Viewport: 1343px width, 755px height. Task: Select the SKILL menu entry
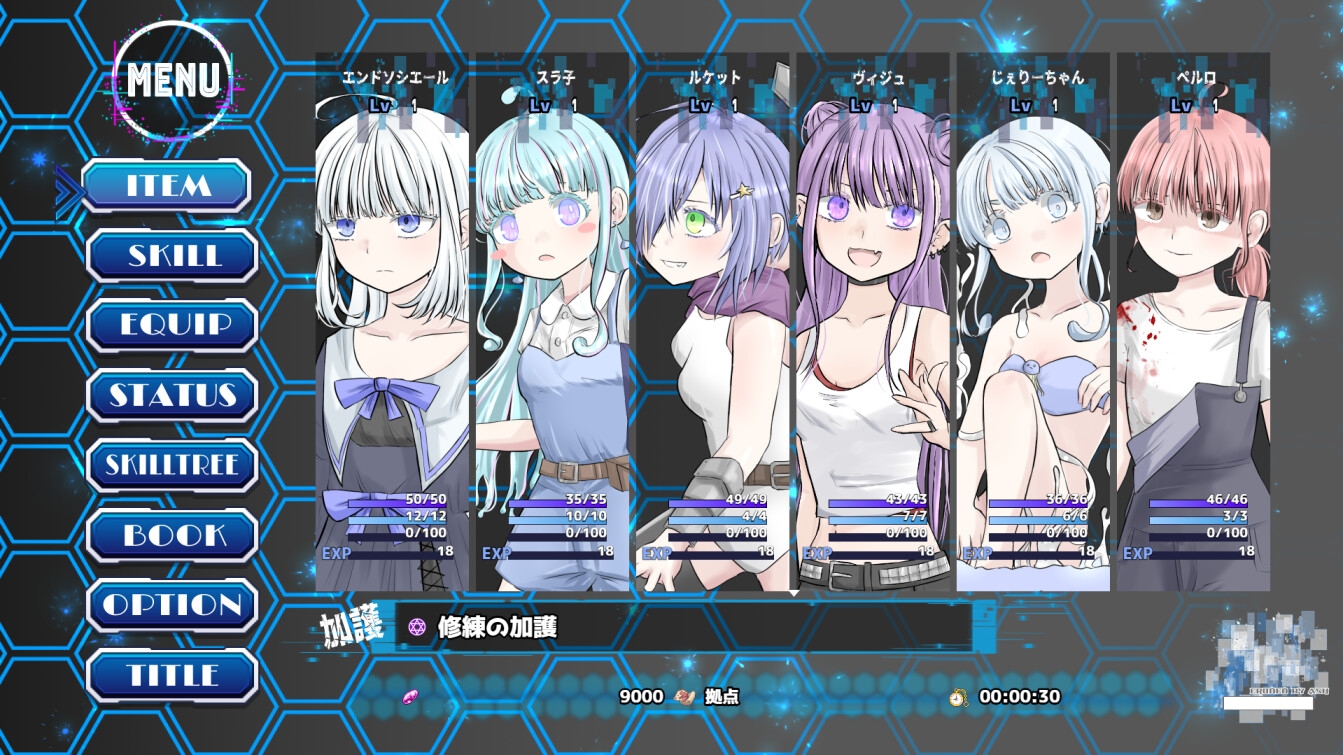(x=173, y=256)
